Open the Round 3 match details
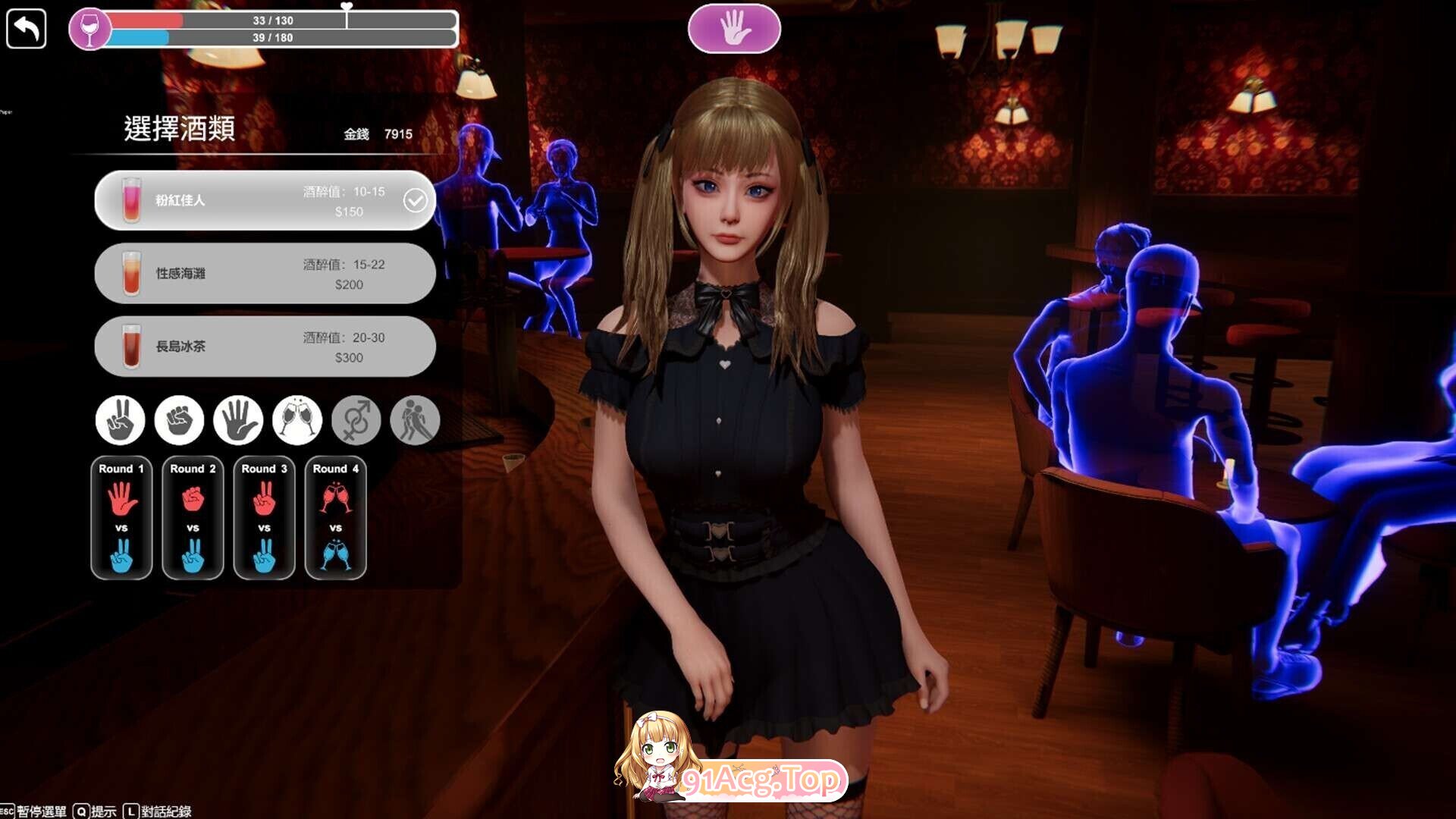The image size is (1456, 819). pyautogui.click(x=264, y=518)
